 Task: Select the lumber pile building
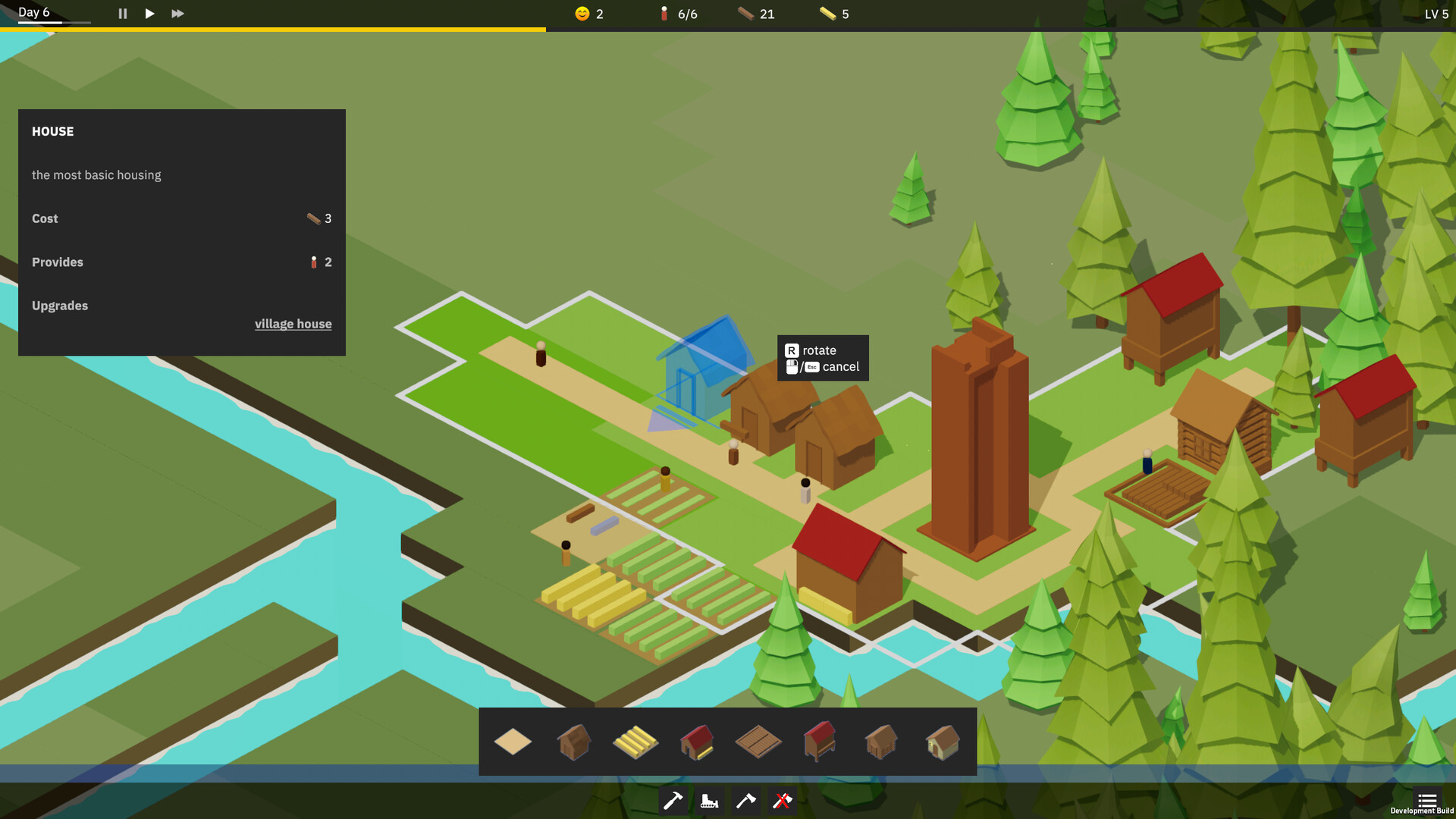(x=635, y=742)
